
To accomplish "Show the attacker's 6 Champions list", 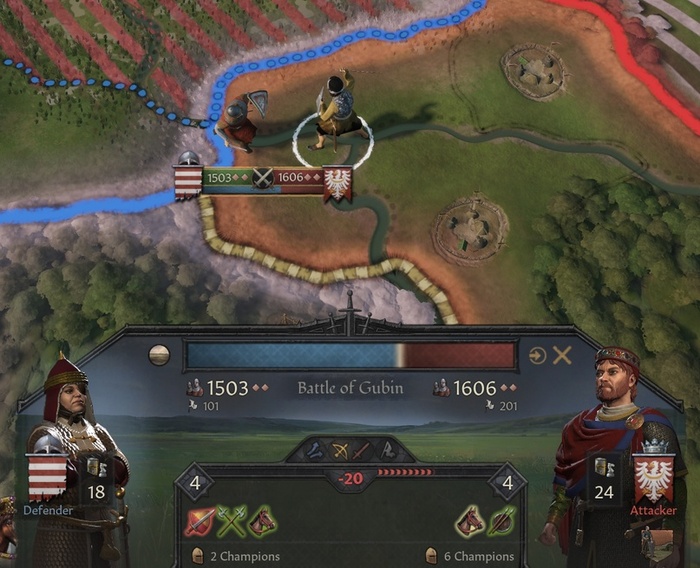I will 469,556.
